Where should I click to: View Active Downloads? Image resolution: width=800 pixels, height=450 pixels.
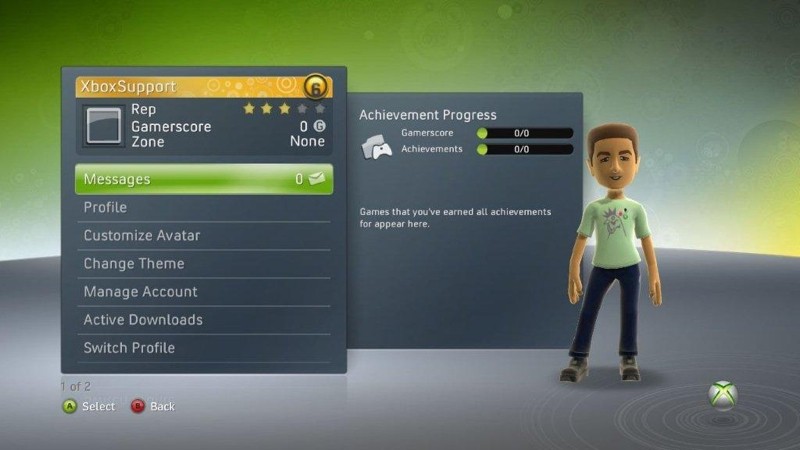203,320
